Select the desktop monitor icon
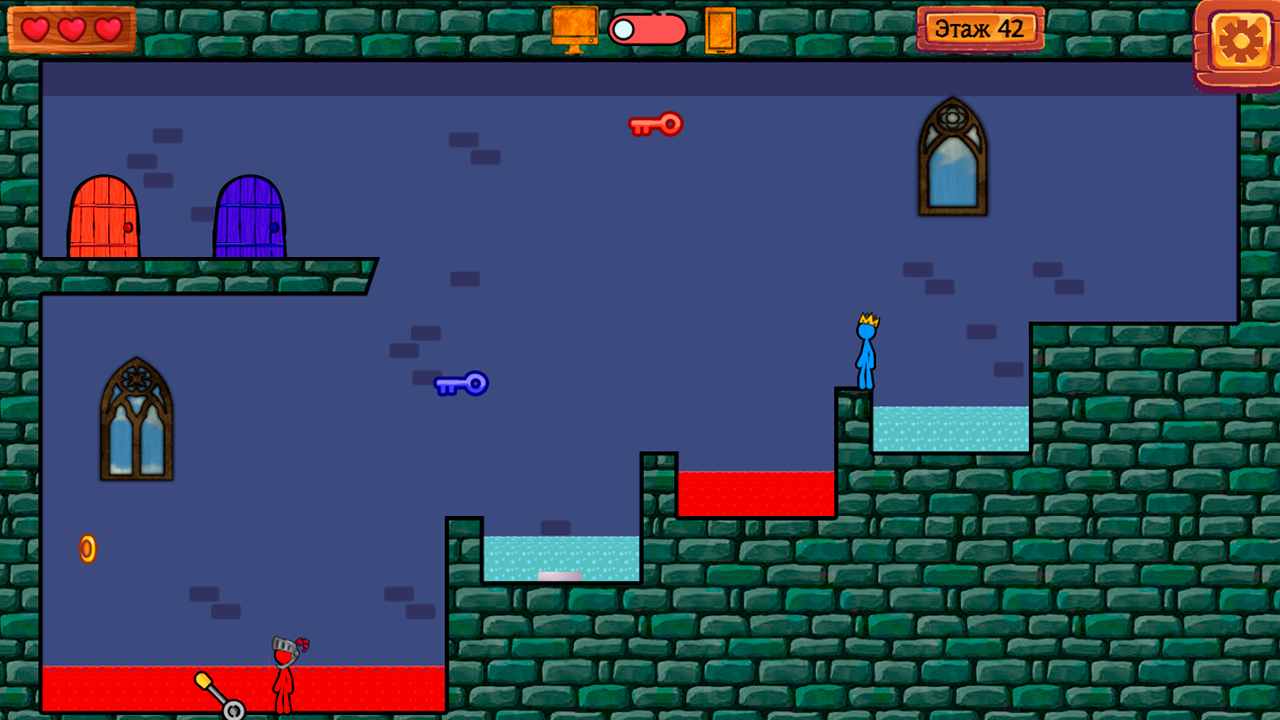Image resolution: width=1280 pixels, height=720 pixels. [572, 29]
